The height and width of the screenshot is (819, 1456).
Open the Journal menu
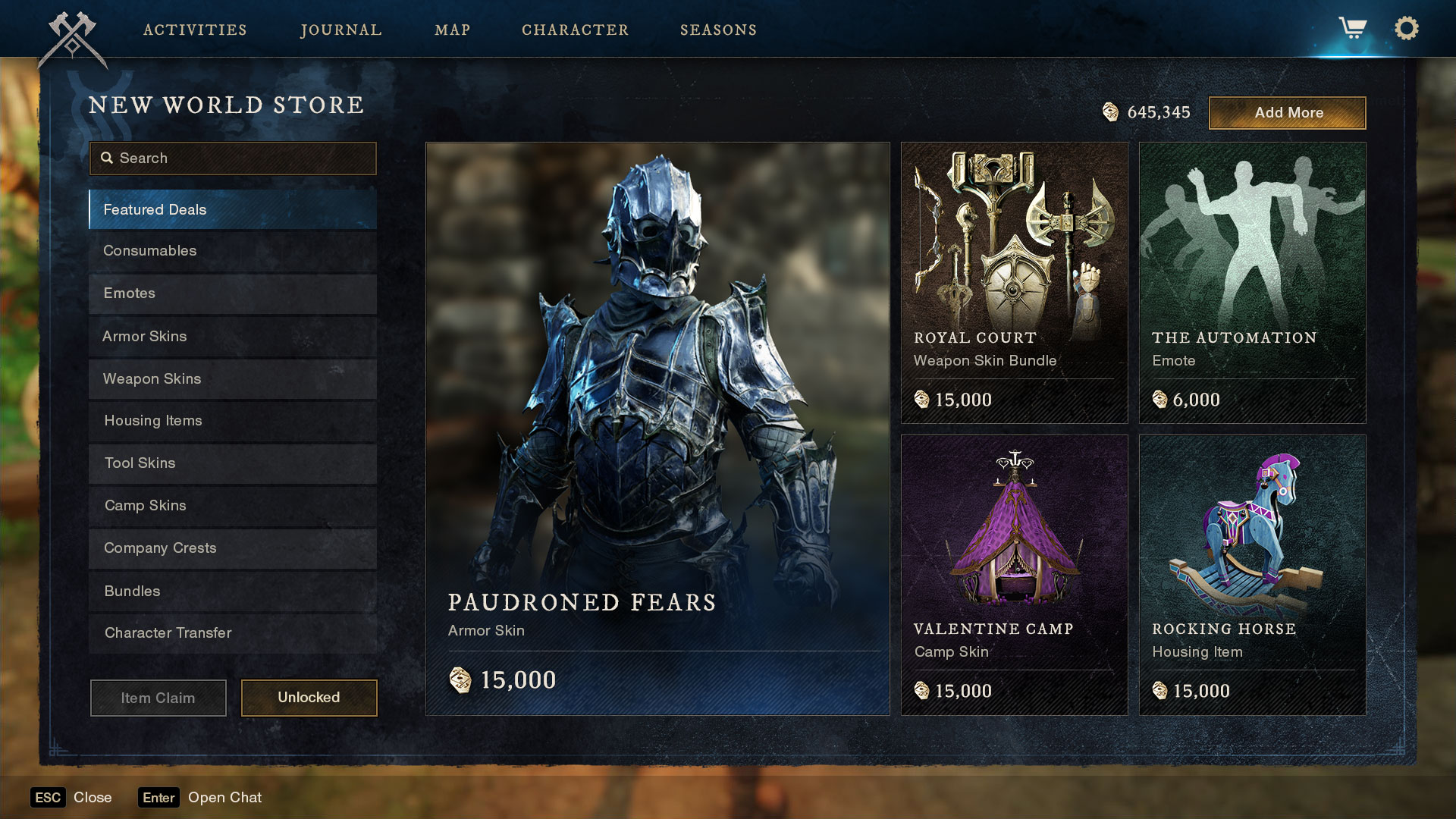click(341, 30)
